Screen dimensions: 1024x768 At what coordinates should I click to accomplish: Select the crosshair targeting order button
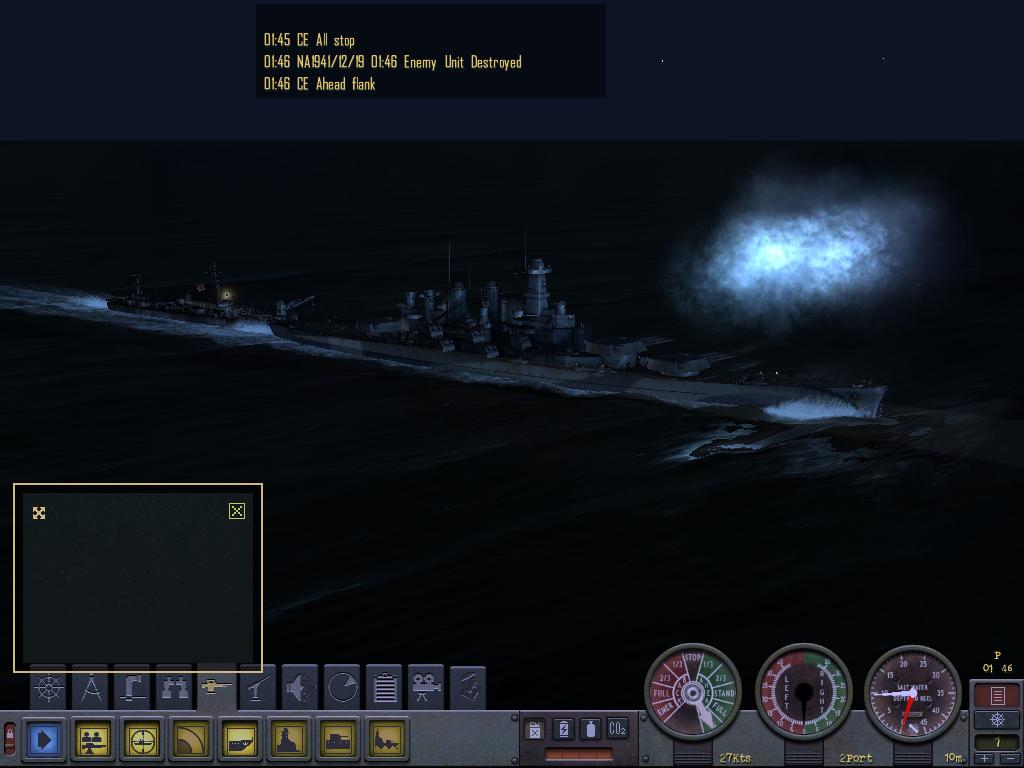pos(143,740)
